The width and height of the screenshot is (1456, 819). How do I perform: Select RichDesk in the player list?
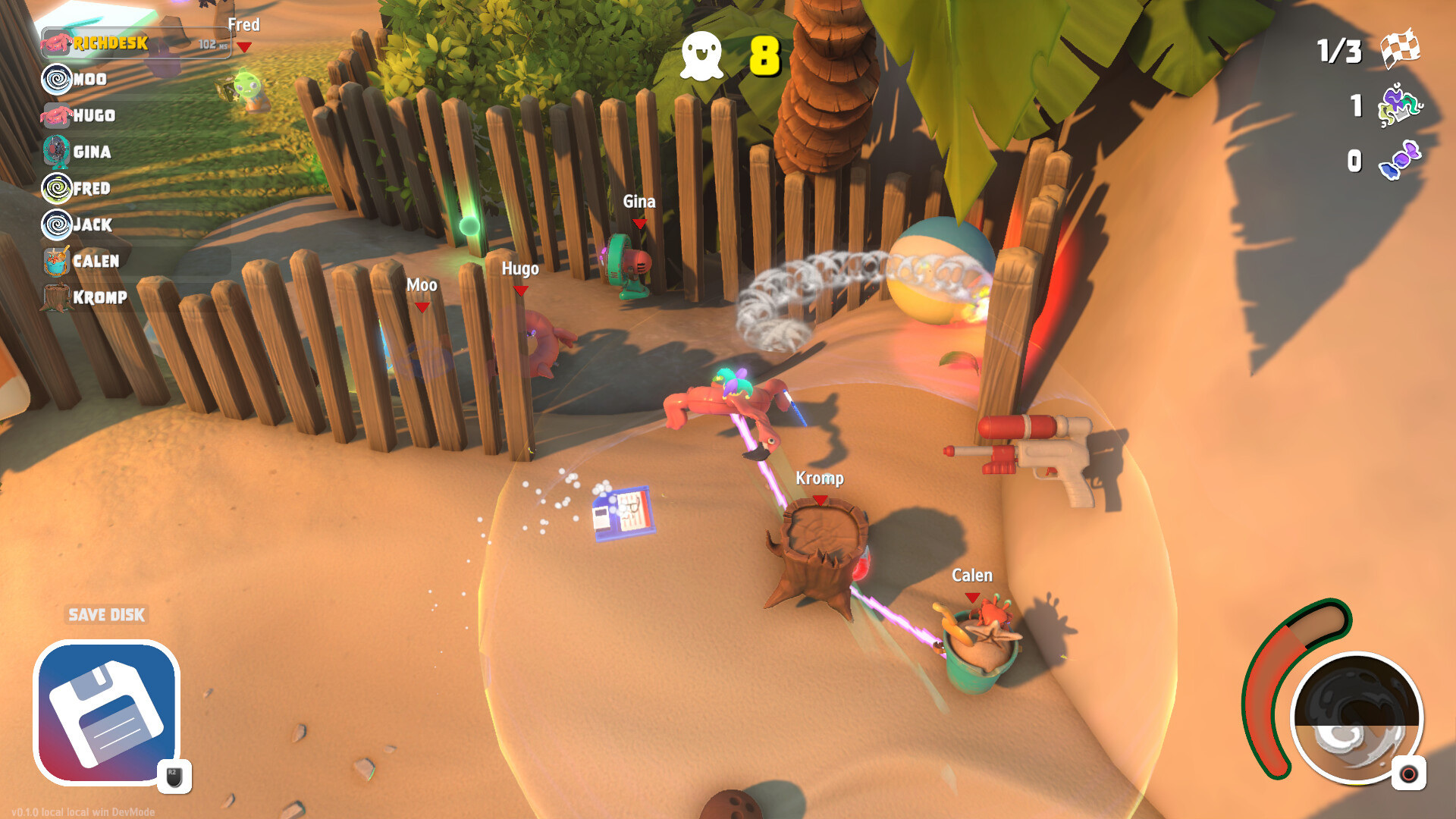[x=110, y=43]
